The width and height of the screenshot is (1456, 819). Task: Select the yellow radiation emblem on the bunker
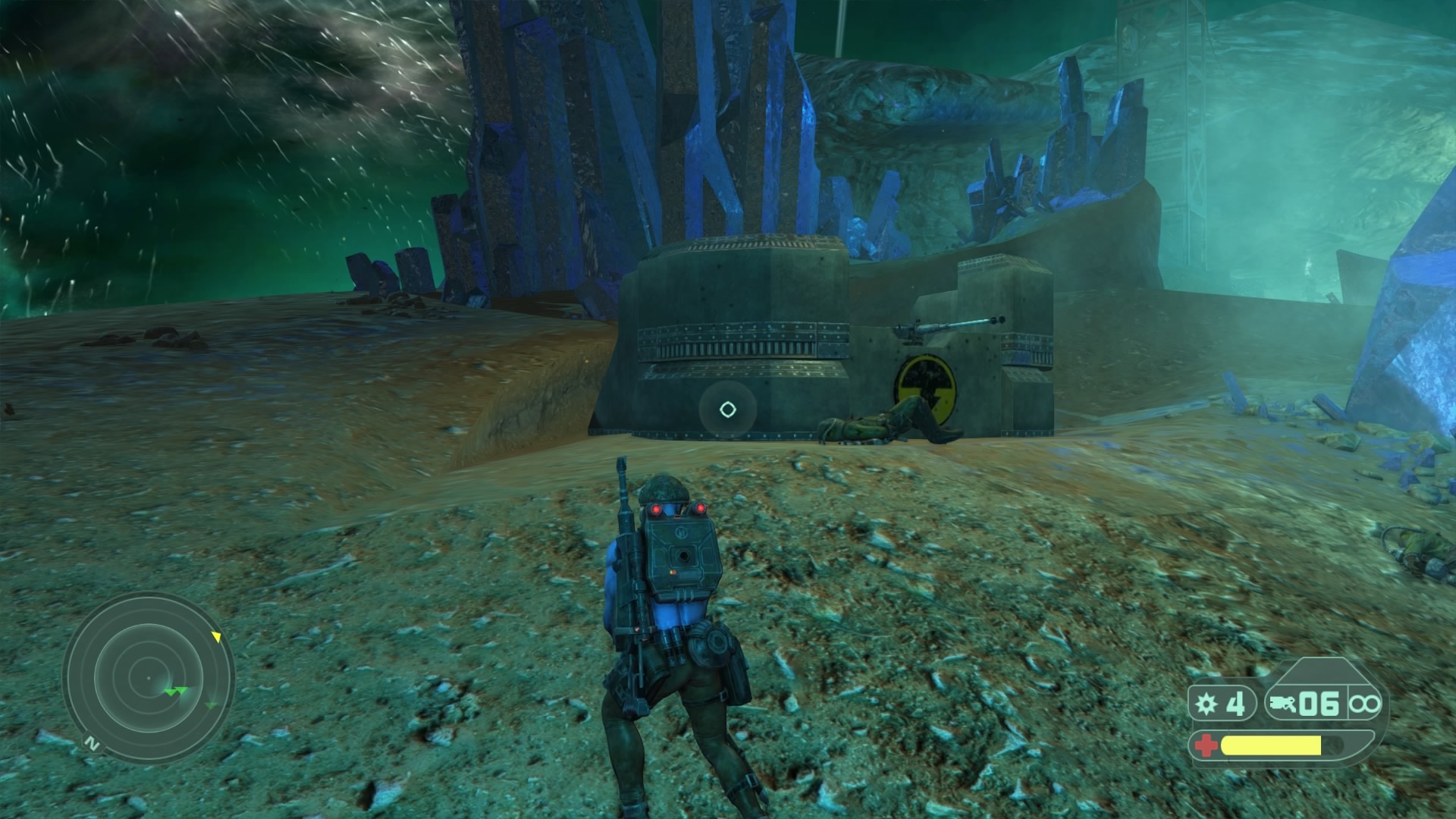coord(926,389)
